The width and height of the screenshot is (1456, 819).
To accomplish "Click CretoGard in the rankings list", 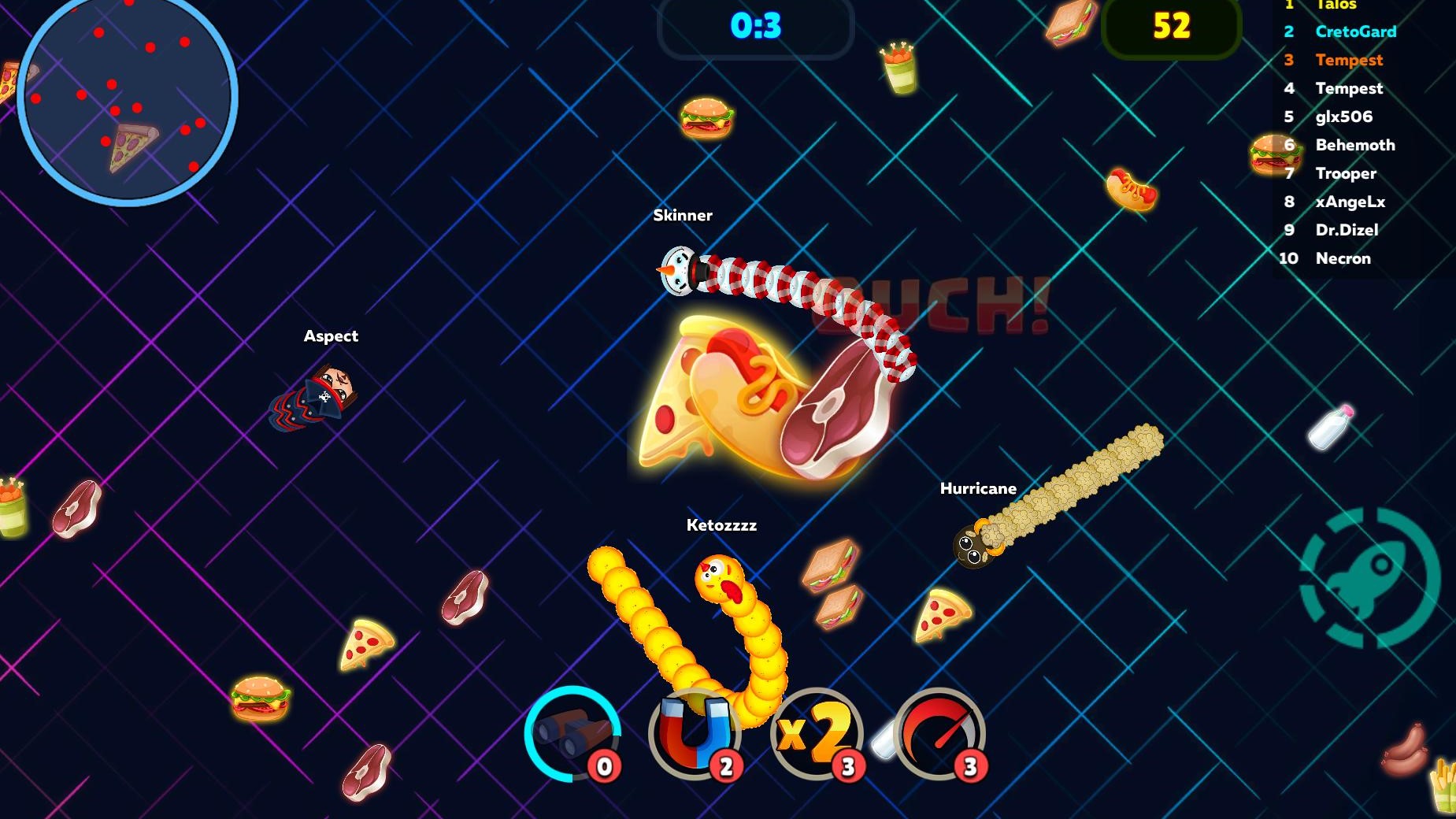I will point(1356,31).
